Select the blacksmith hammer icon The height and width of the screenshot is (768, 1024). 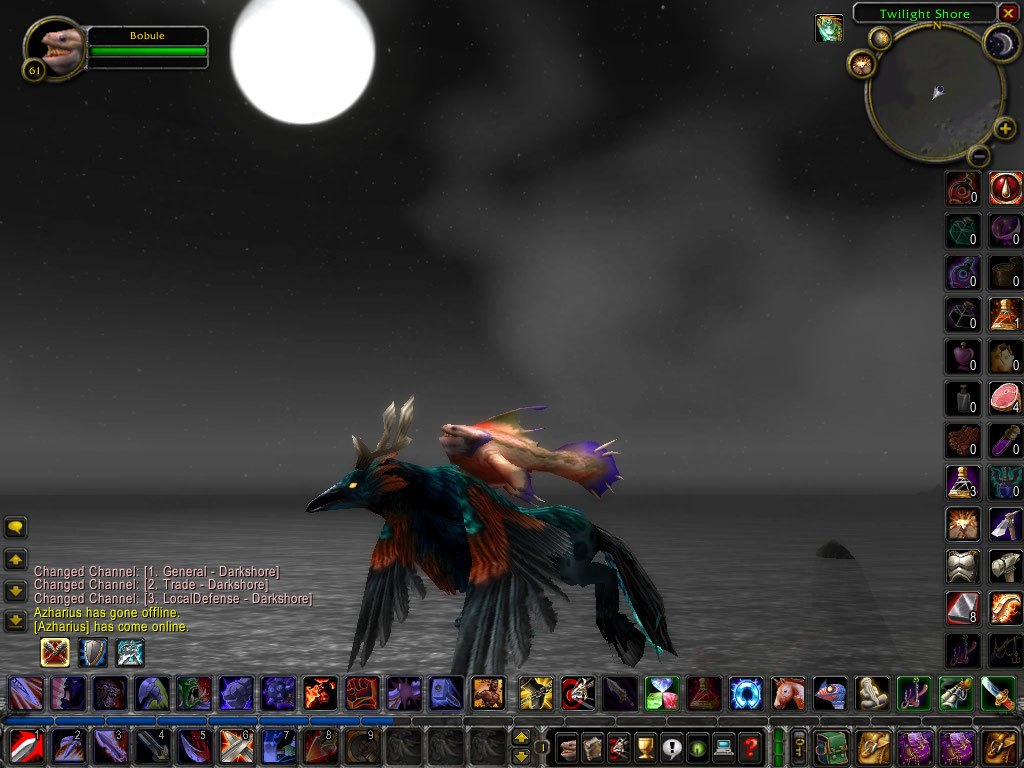pyautogui.click(x=1005, y=567)
